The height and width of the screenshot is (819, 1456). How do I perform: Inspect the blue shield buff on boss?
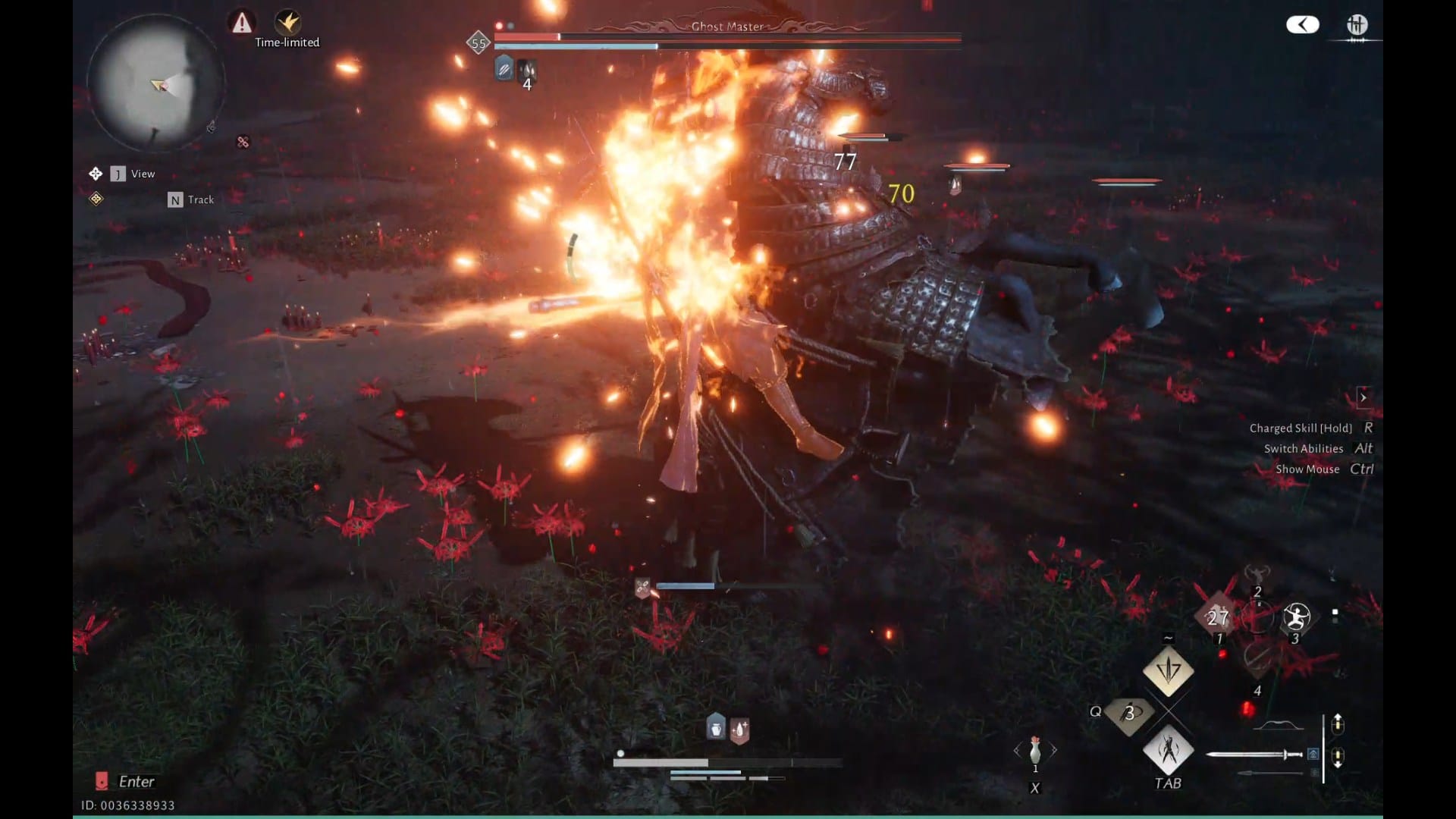point(504,70)
